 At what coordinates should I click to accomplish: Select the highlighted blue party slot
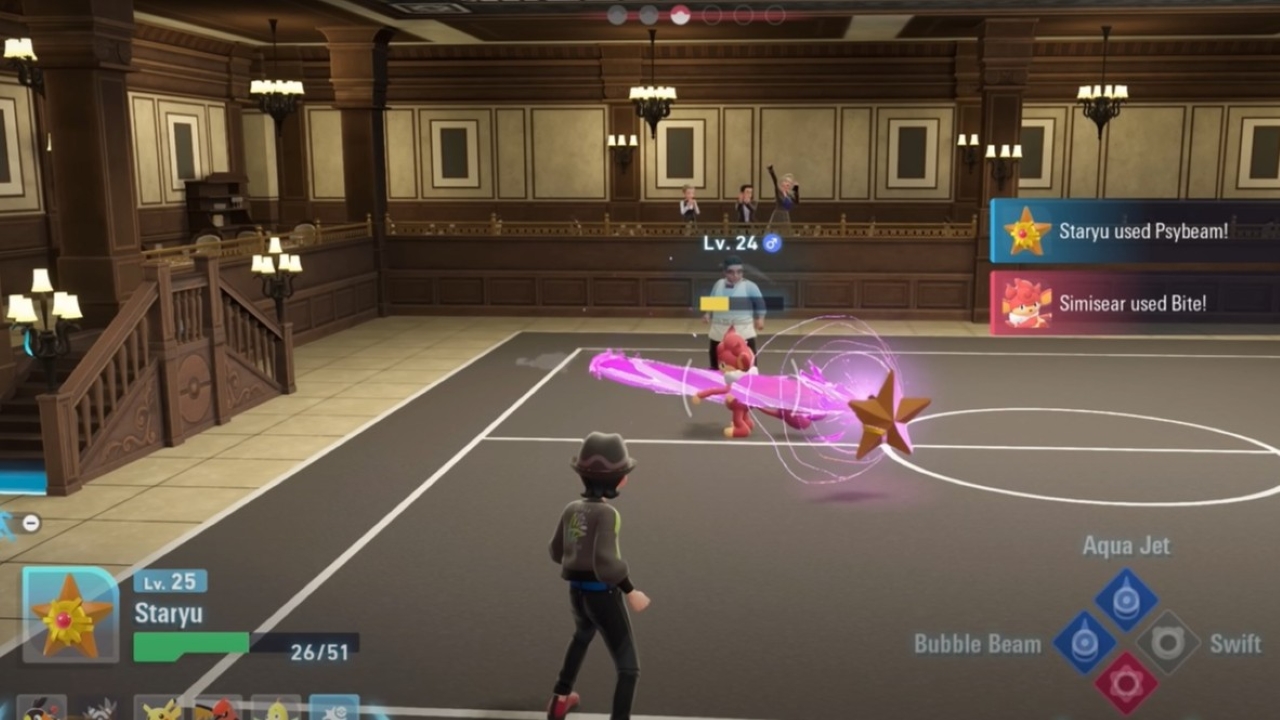(x=334, y=708)
